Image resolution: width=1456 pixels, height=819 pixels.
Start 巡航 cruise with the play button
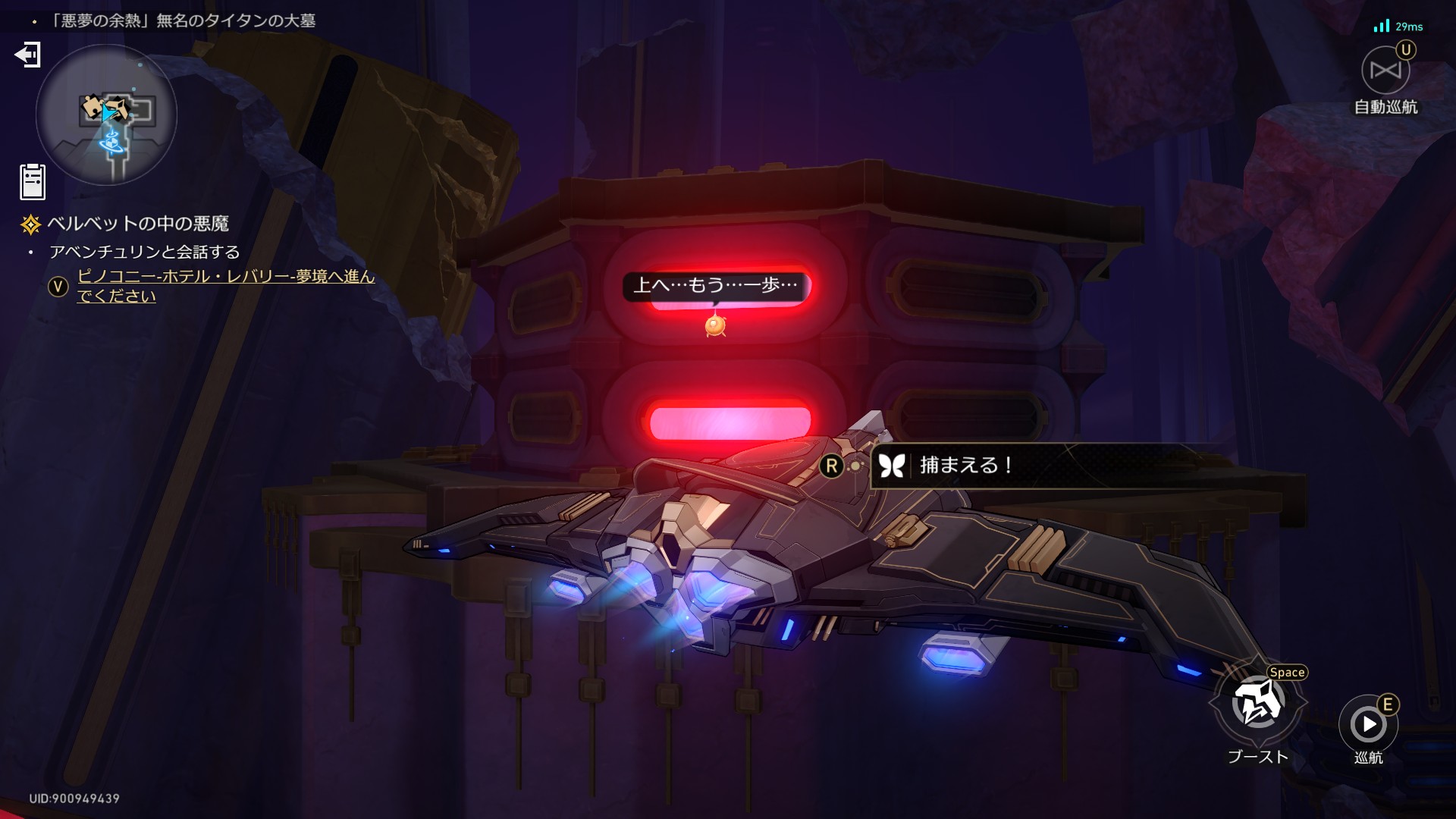[x=1368, y=724]
